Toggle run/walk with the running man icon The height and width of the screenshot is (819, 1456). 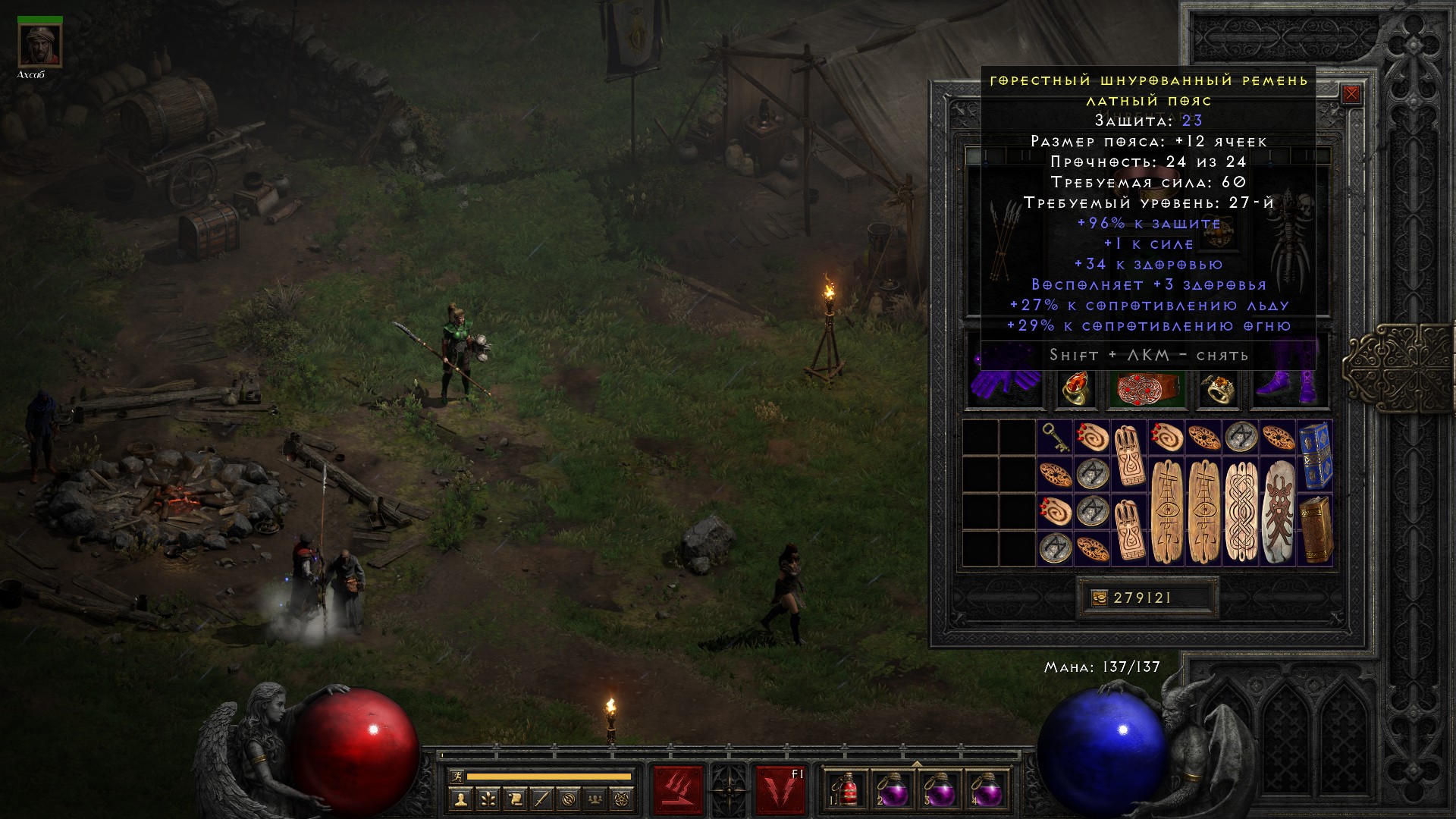pyautogui.click(x=455, y=776)
